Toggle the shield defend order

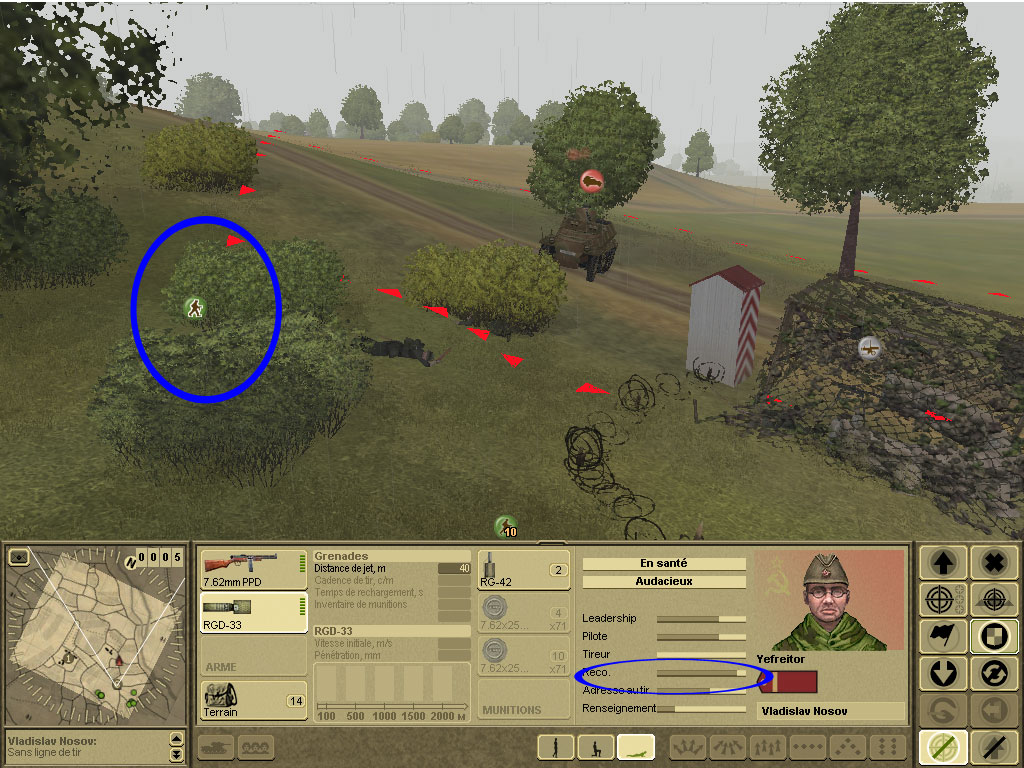click(993, 636)
